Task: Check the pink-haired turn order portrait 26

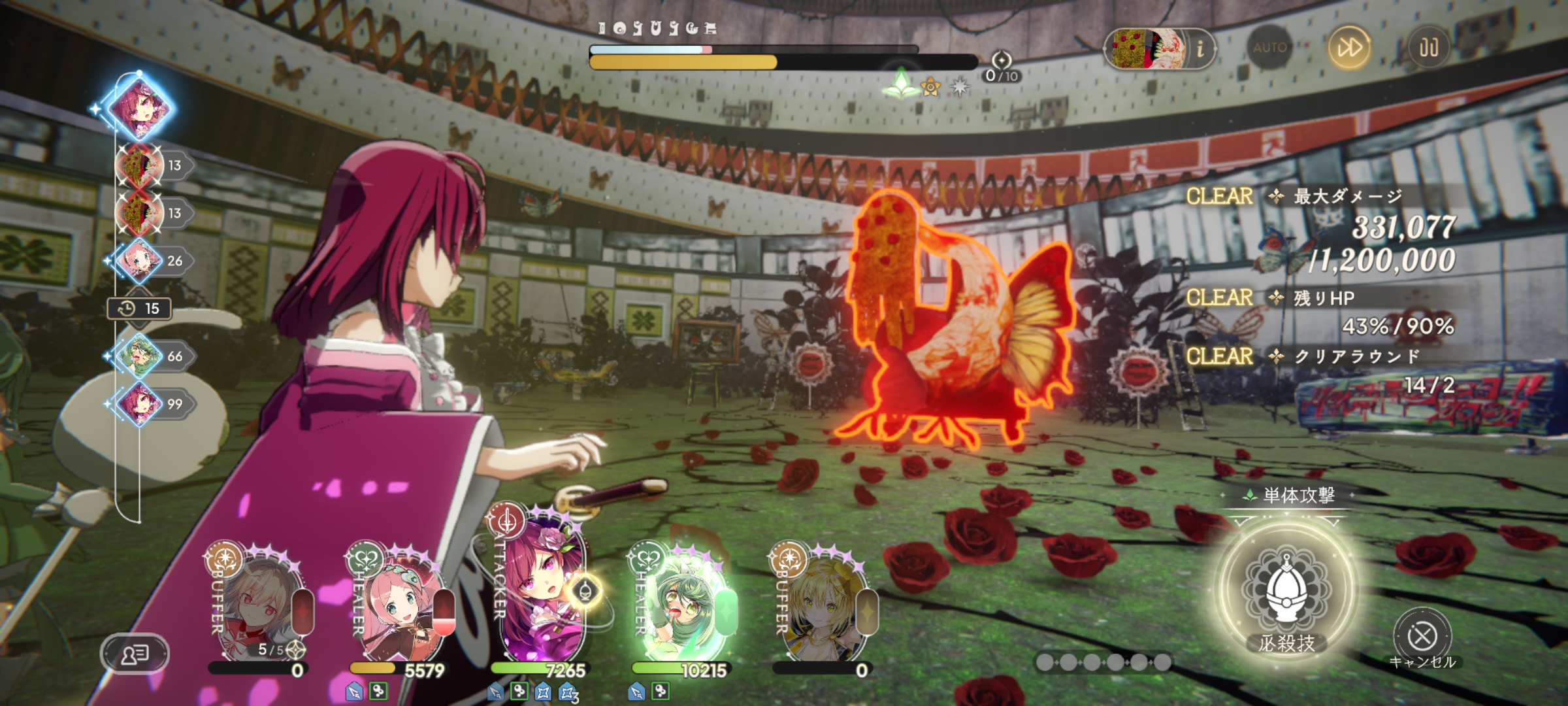Action: (x=139, y=261)
